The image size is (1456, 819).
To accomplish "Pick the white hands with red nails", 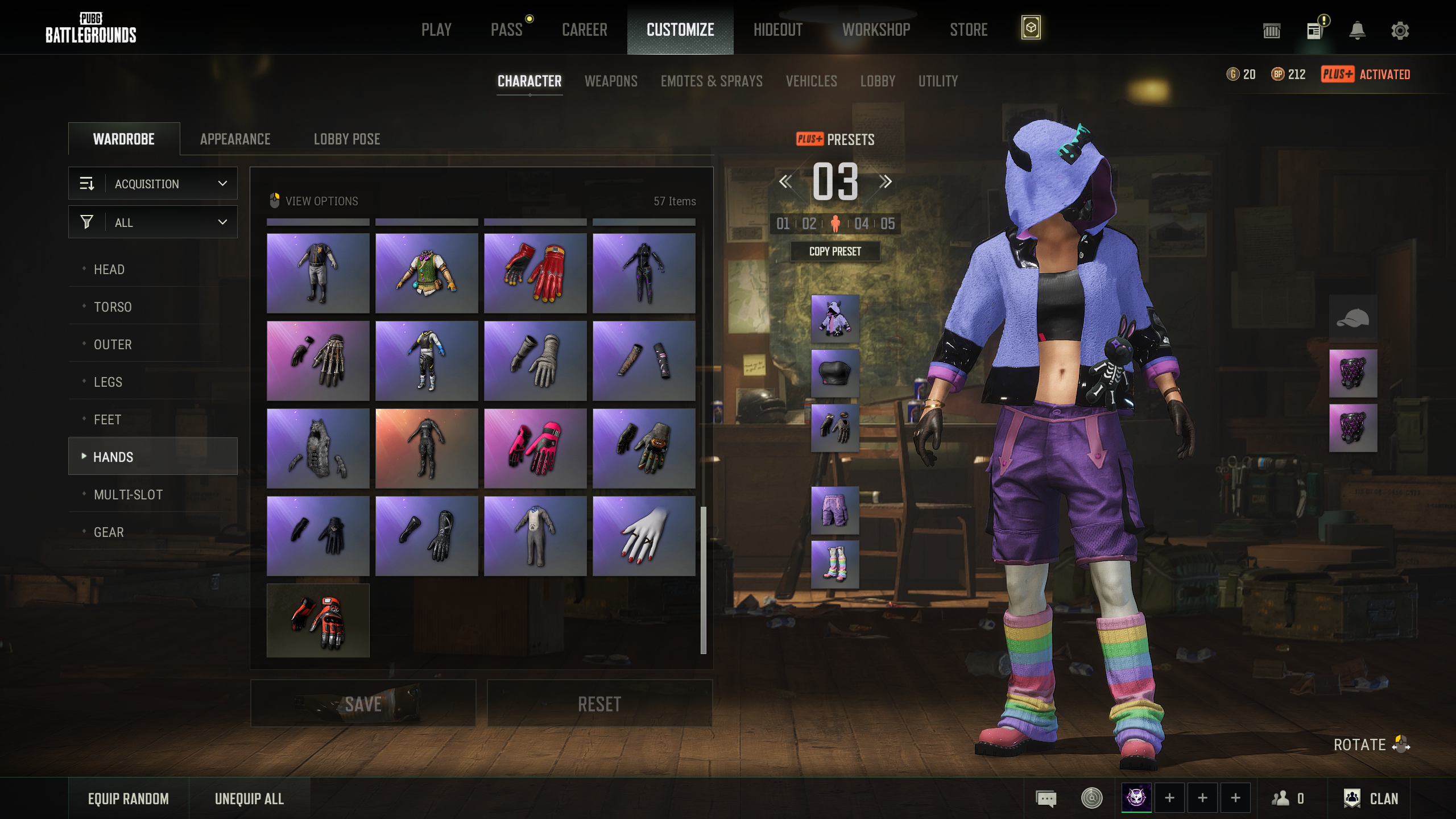I will [x=644, y=536].
